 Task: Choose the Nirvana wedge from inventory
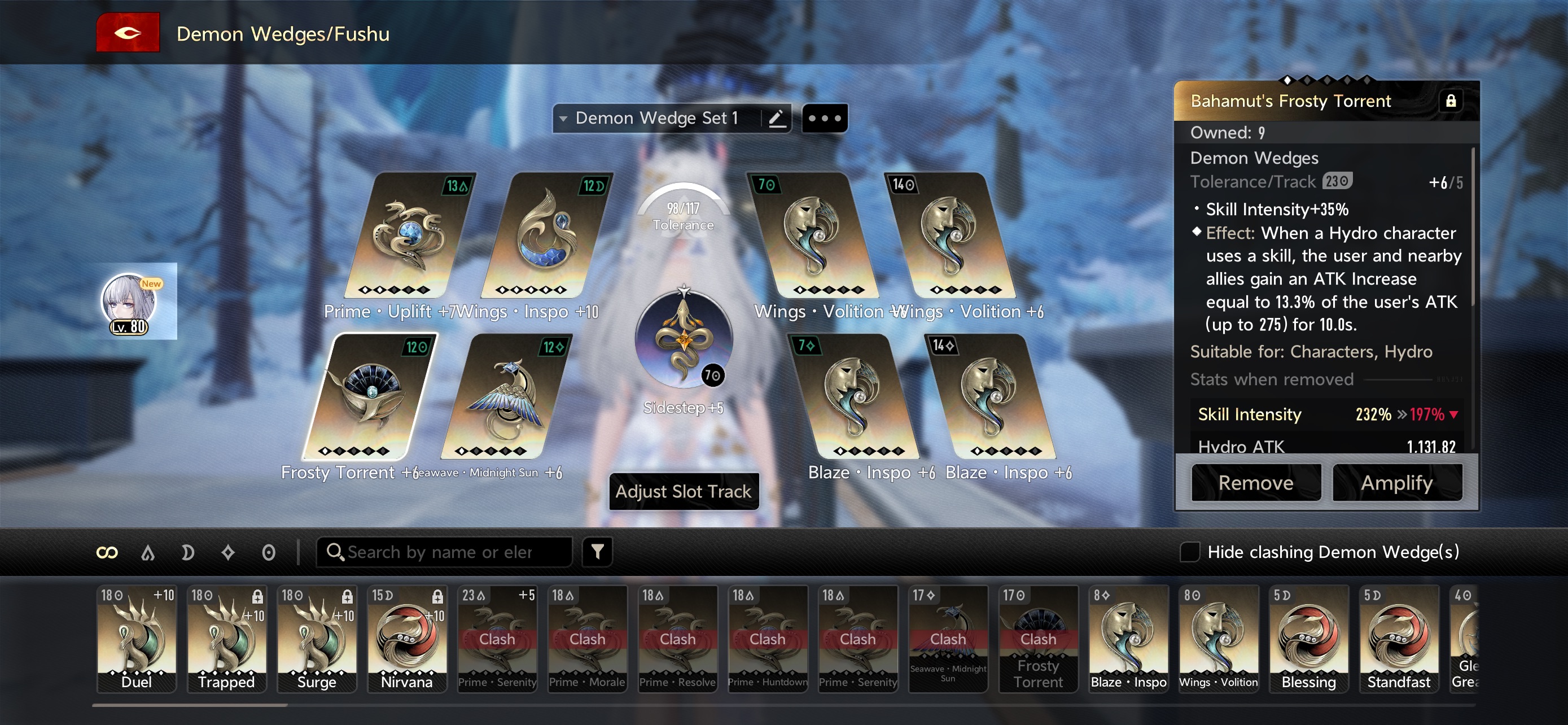pos(406,638)
